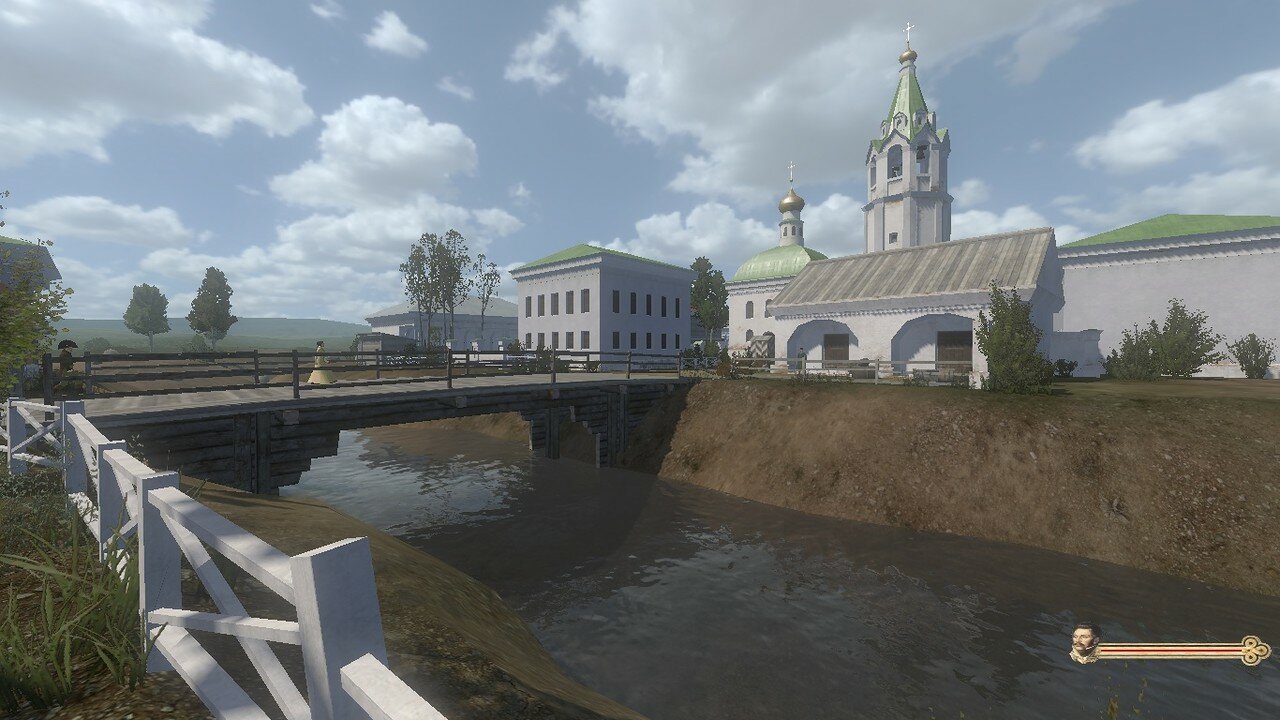The height and width of the screenshot is (720, 1280).
Task: Click the mustached character portrait icon
Action: coord(1083,644)
